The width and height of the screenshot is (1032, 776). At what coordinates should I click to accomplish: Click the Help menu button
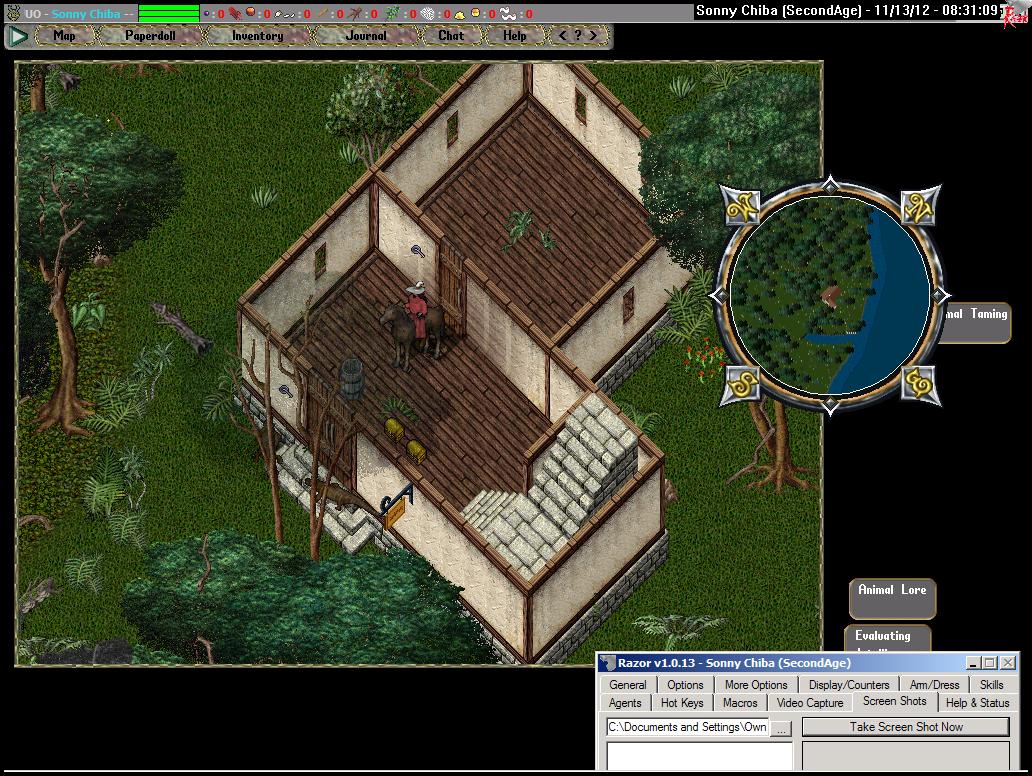pos(514,36)
